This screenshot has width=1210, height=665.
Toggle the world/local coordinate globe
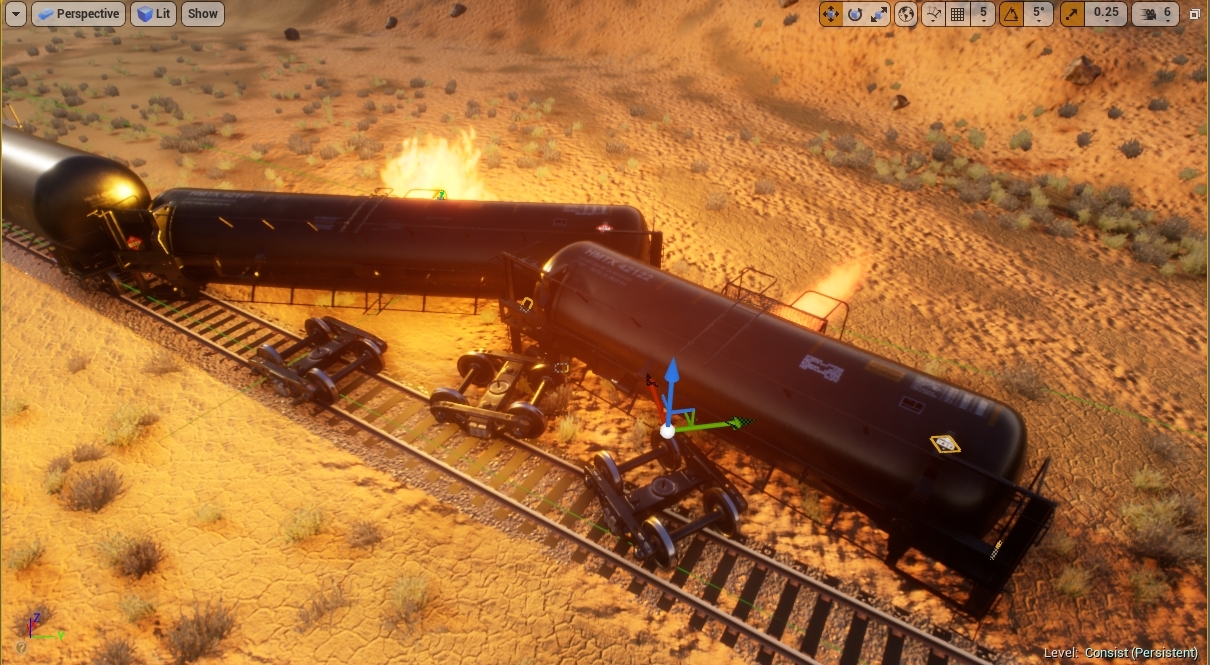[906, 14]
